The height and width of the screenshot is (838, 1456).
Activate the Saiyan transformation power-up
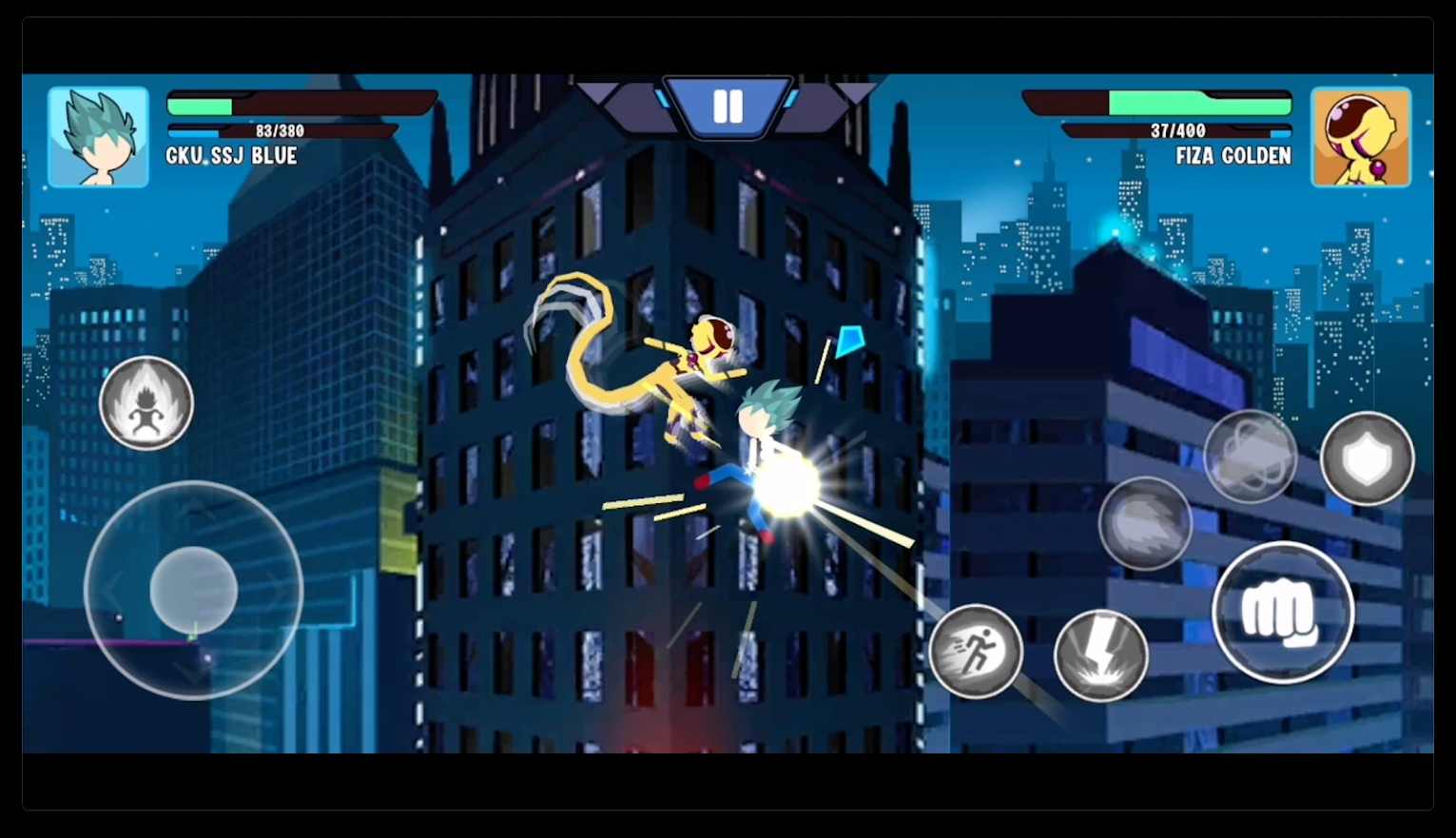146,403
